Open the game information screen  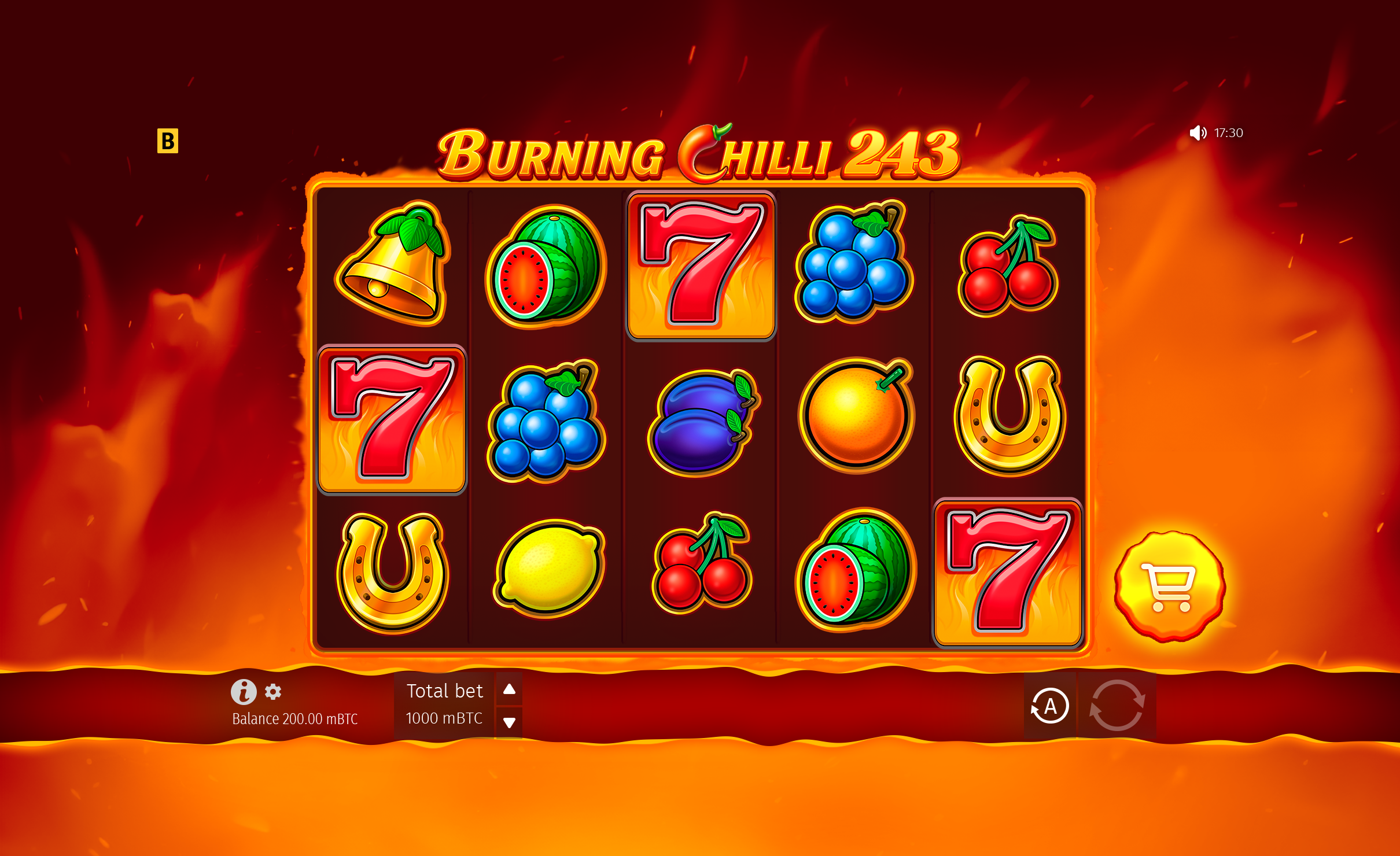tap(244, 692)
